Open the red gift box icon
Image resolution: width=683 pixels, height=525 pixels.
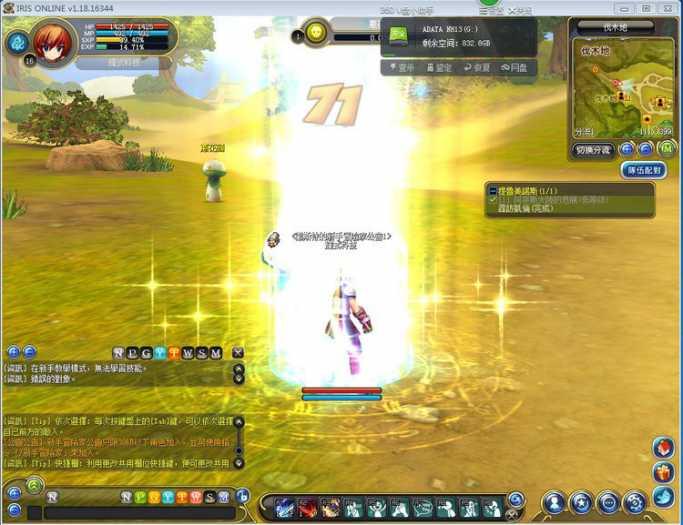(664, 471)
